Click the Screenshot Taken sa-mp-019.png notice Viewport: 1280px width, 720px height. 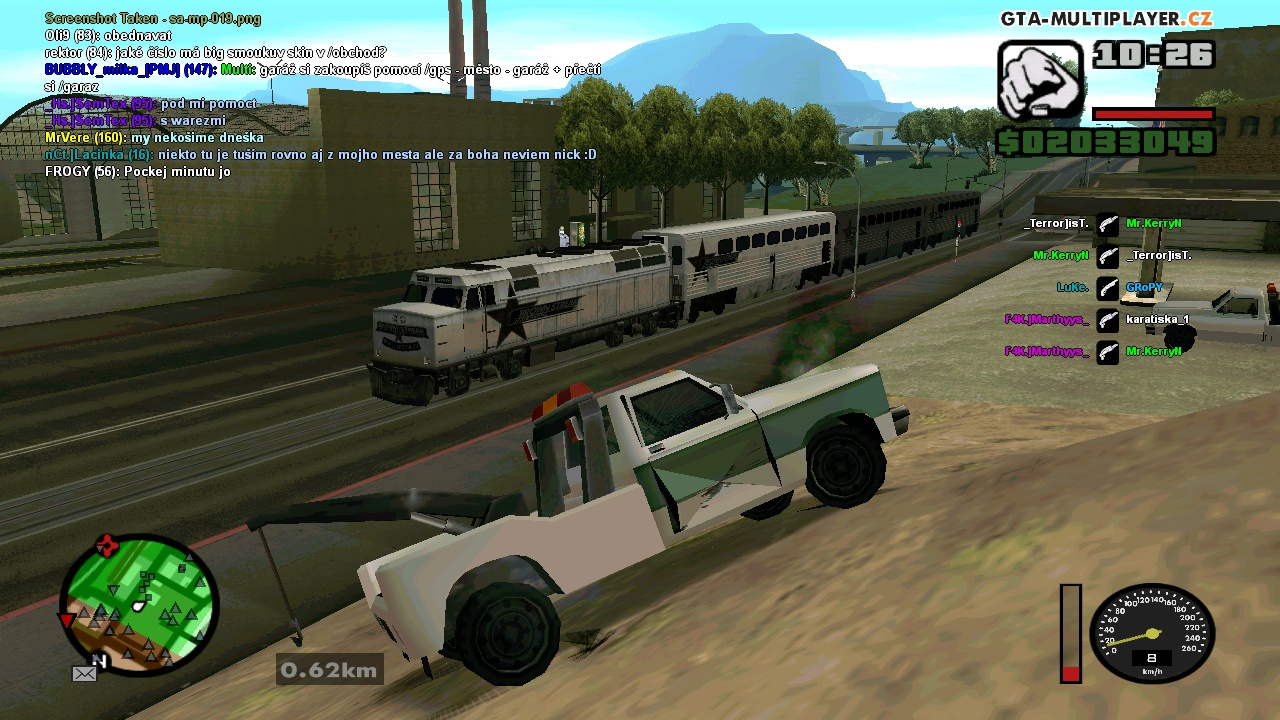[150, 18]
